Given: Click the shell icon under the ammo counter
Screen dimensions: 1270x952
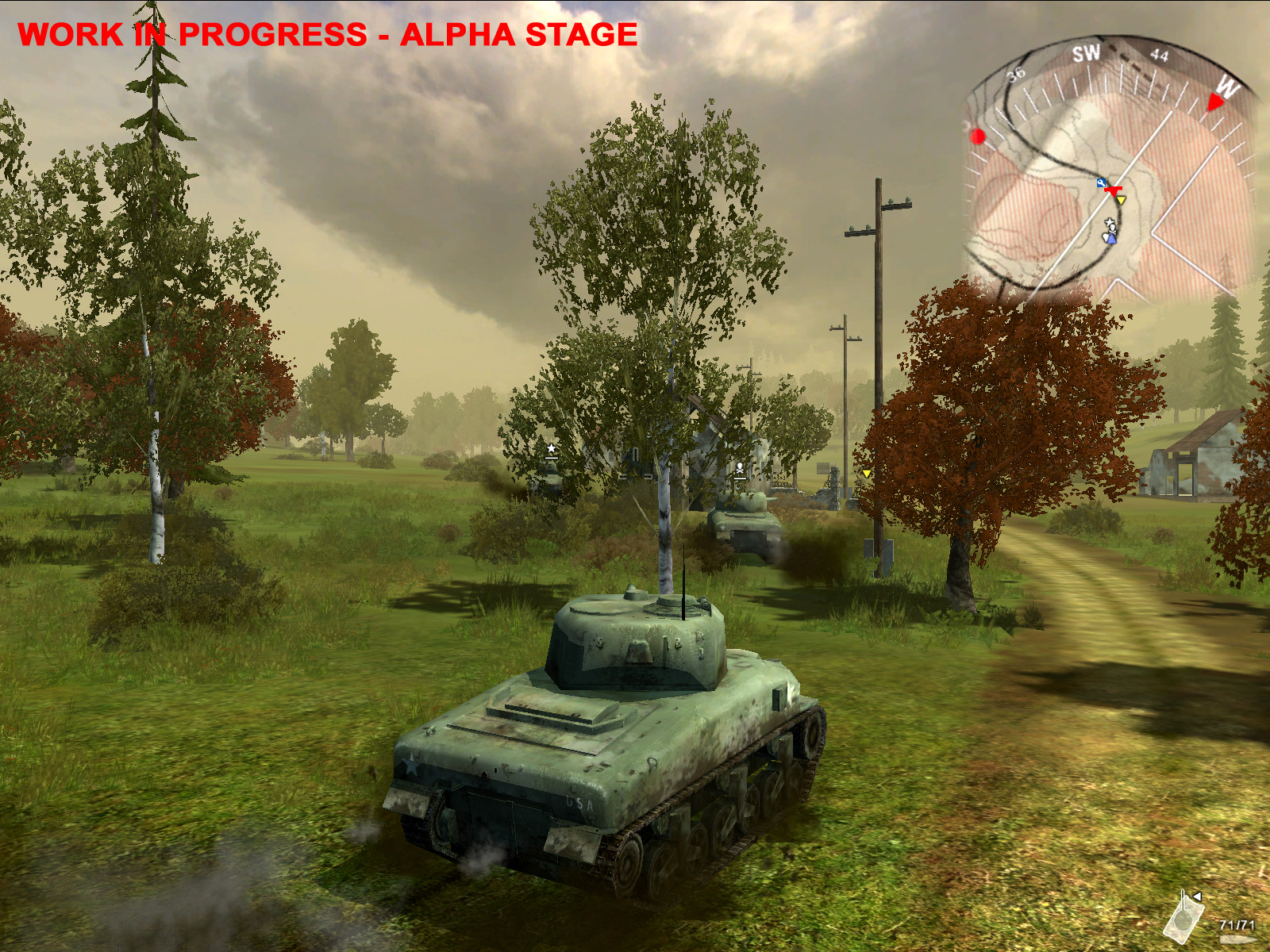Looking at the screenshot, I should (1238, 939).
